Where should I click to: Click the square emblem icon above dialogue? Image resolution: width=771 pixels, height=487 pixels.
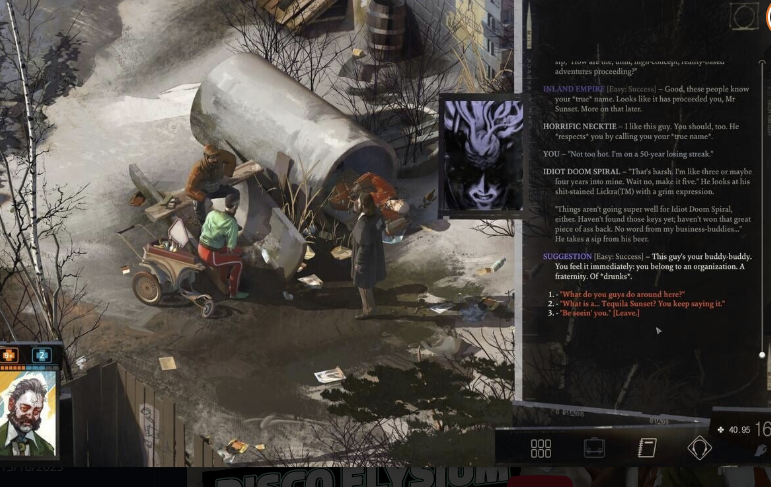point(743,16)
